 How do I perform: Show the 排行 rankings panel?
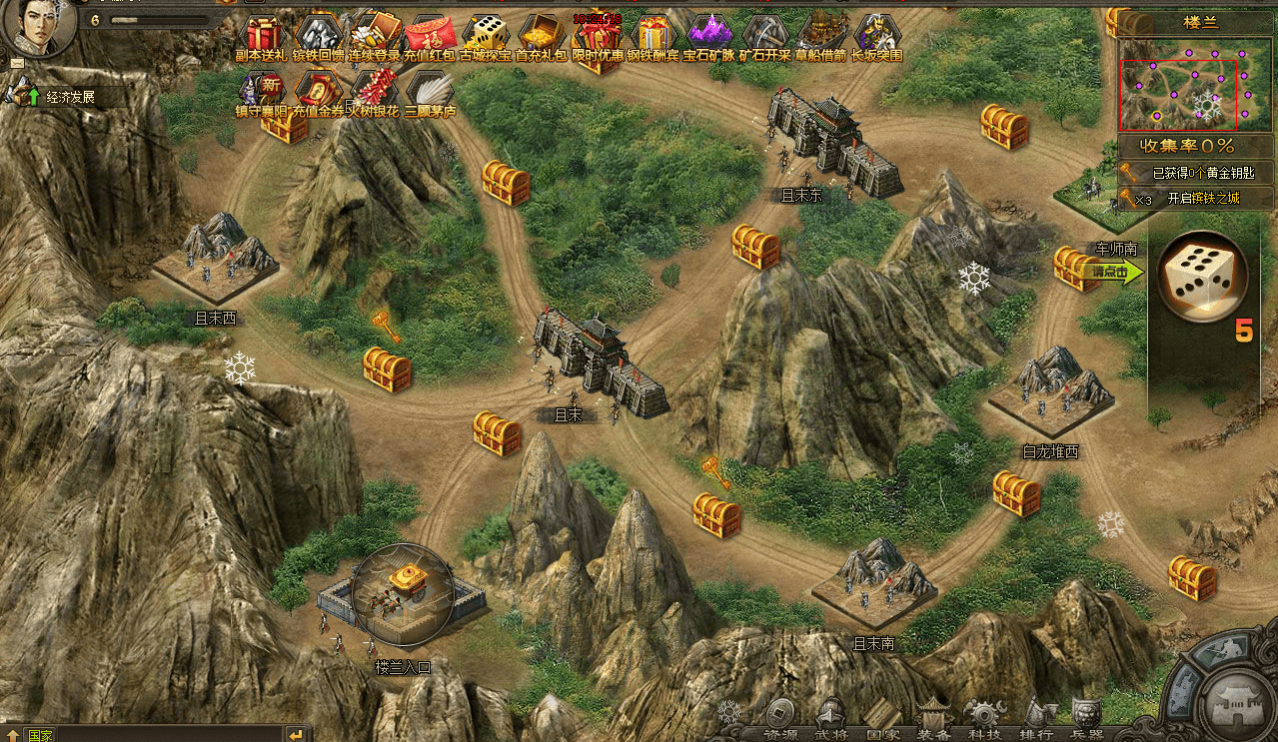click(x=1037, y=718)
